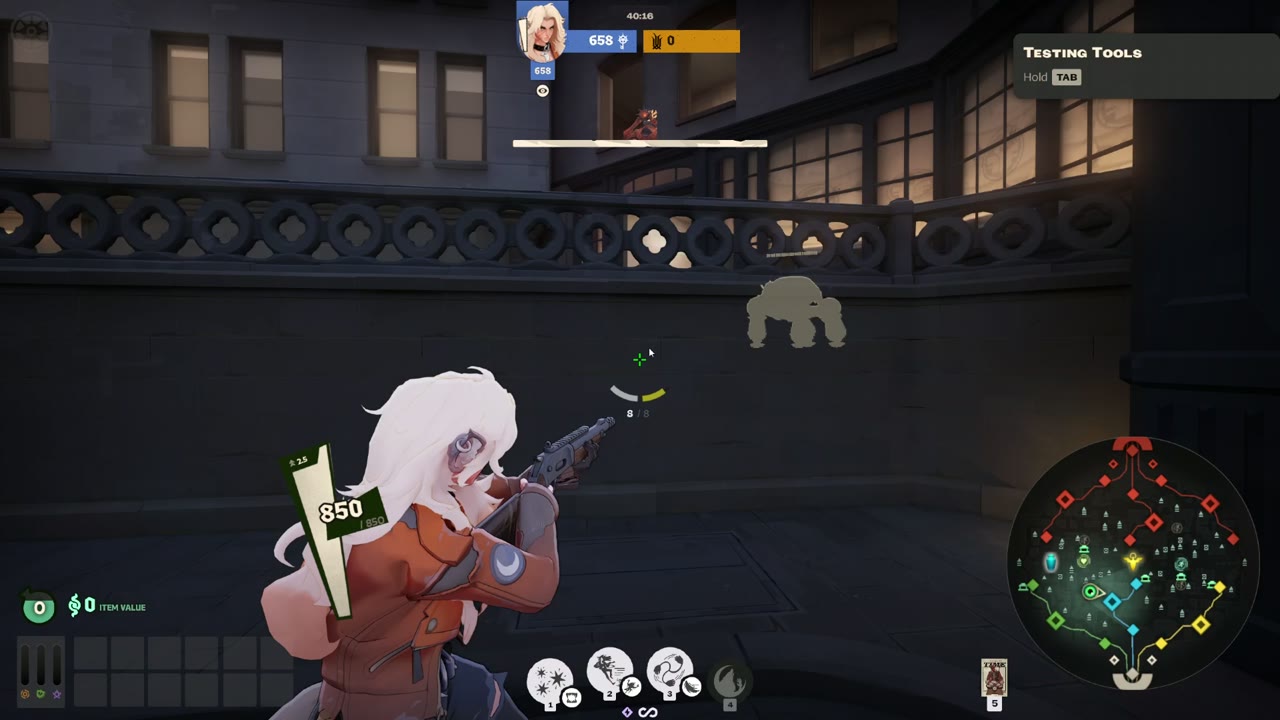Select the orange flex slot indicator
The image size is (1280, 720).
(x=24, y=694)
